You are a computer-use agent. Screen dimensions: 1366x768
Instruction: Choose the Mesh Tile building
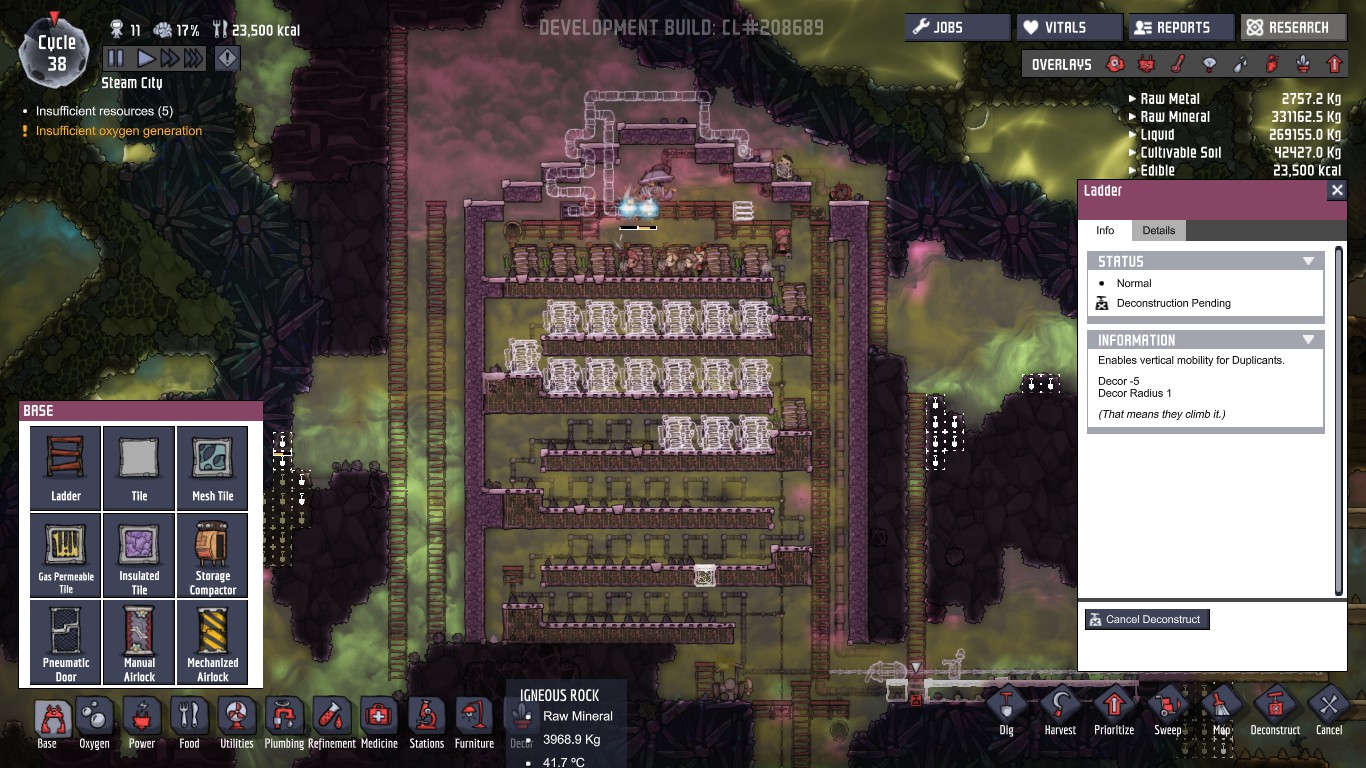tap(212, 467)
